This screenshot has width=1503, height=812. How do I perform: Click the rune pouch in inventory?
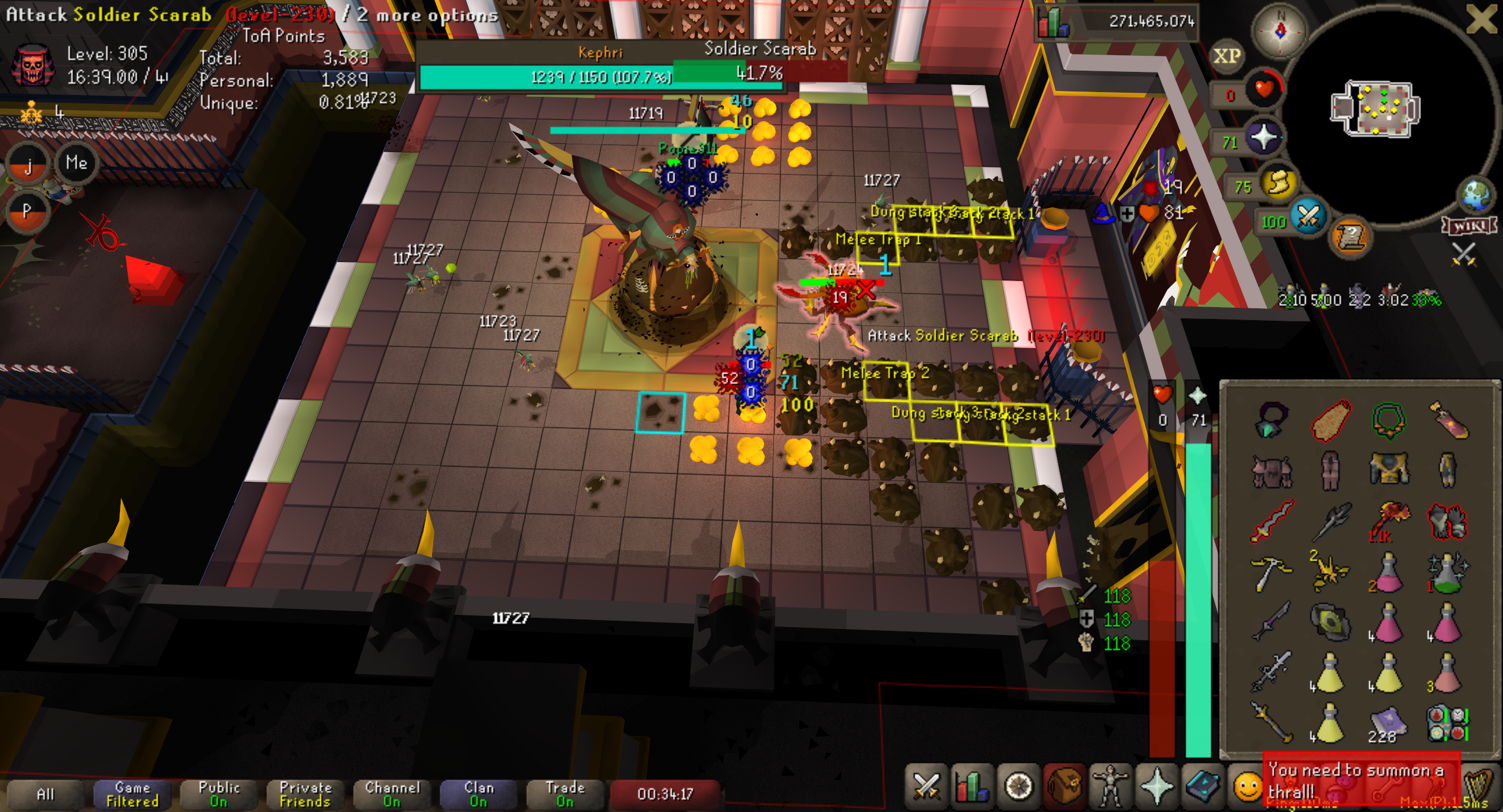click(1448, 723)
